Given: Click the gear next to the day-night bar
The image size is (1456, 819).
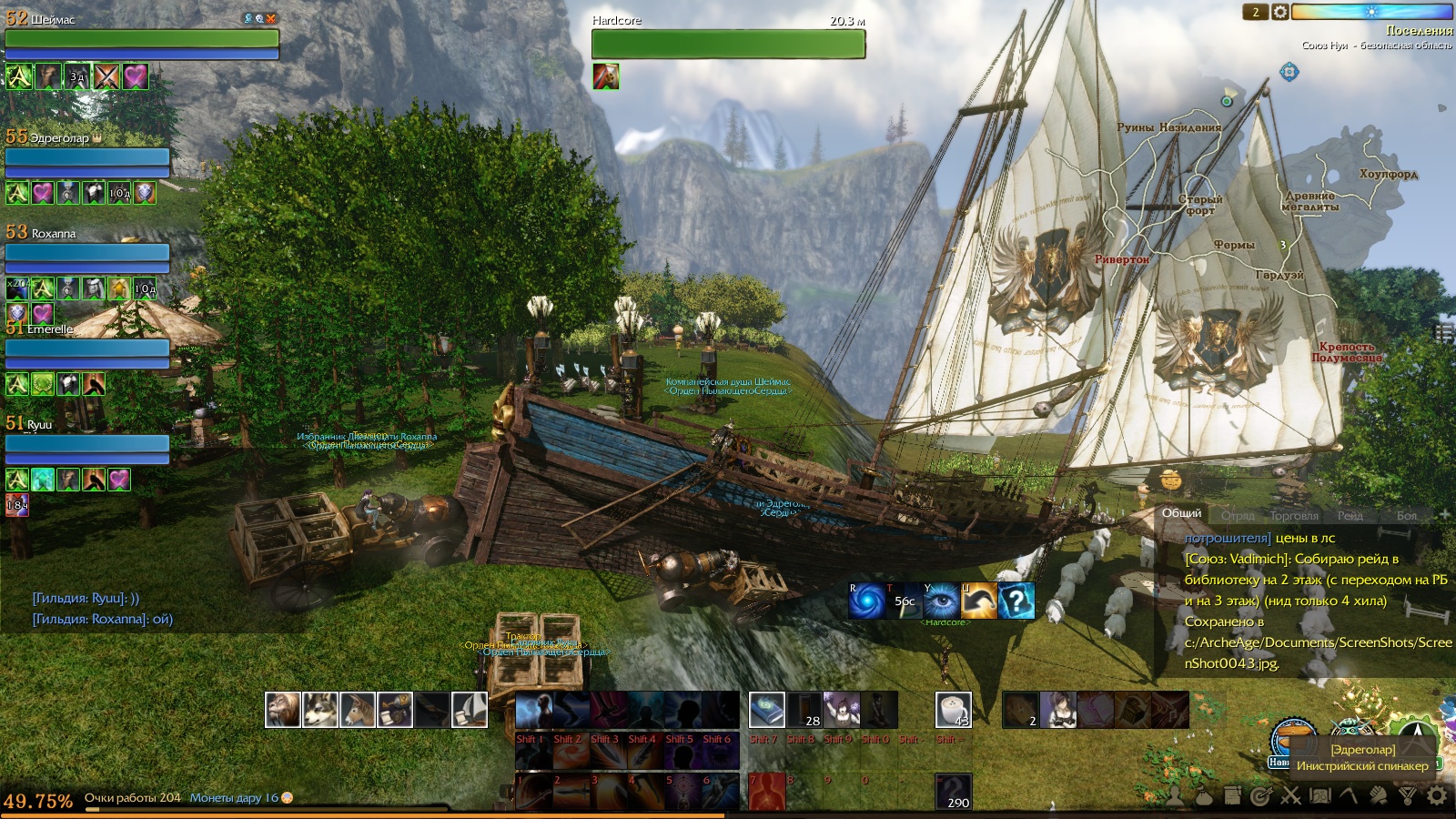Looking at the screenshot, I should pos(1280,12).
